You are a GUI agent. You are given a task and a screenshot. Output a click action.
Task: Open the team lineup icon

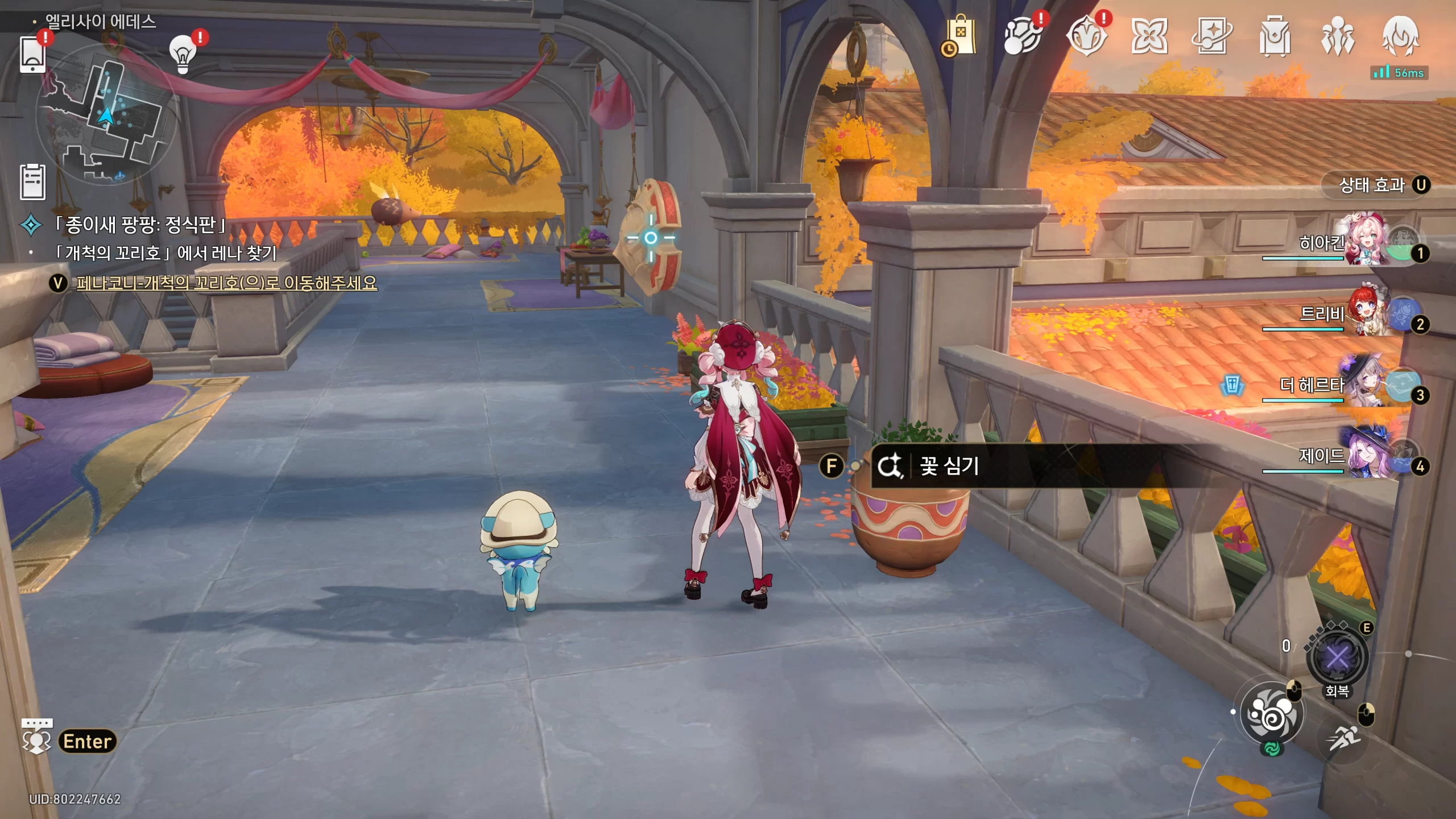tap(1337, 37)
